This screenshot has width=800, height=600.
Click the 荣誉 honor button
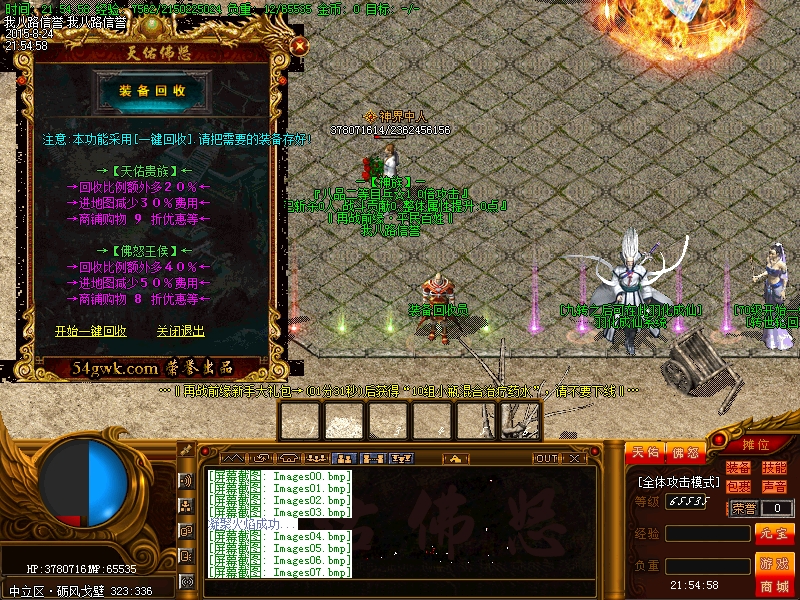coord(743,508)
